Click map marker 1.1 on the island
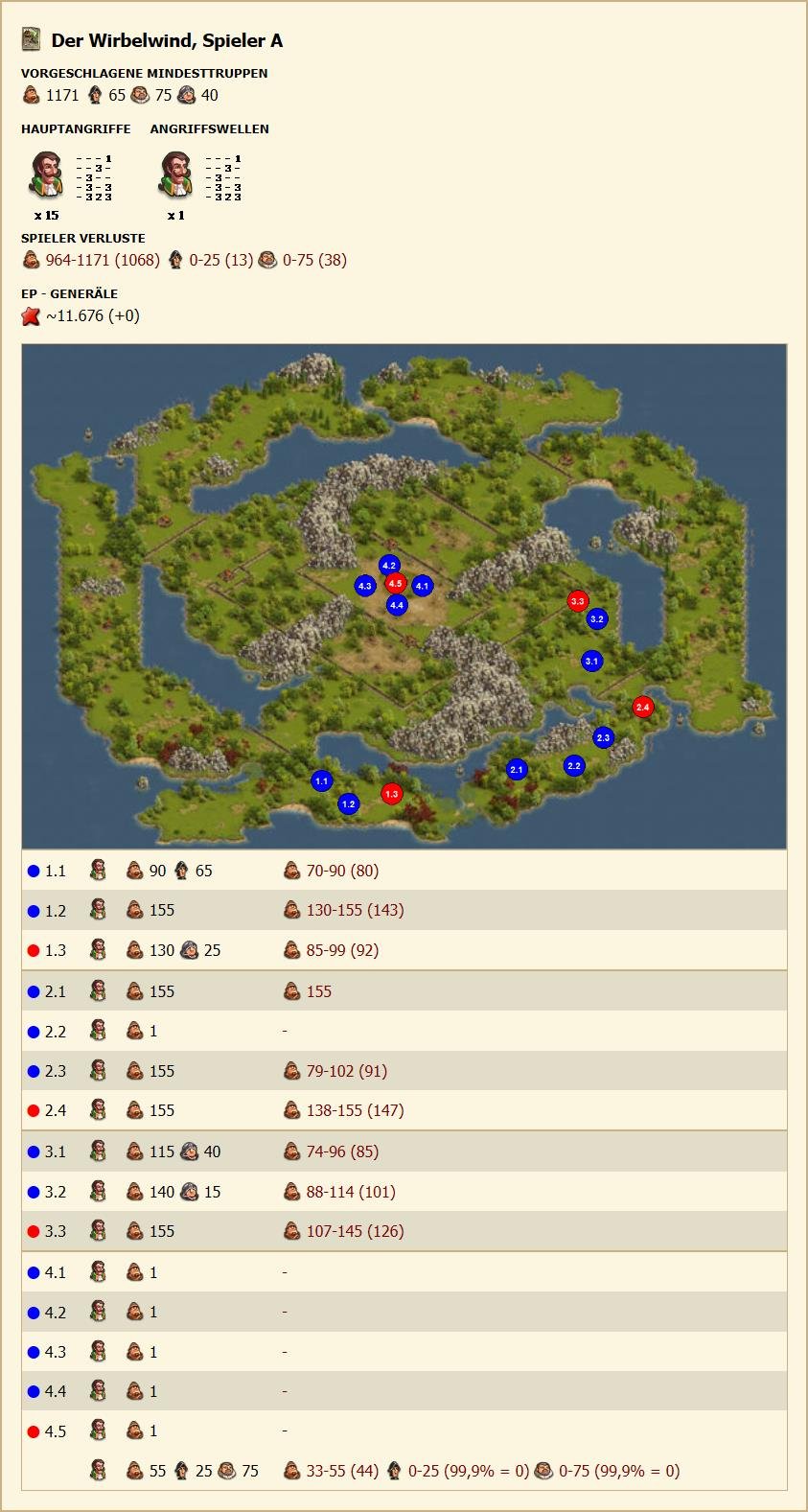 pos(321,781)
